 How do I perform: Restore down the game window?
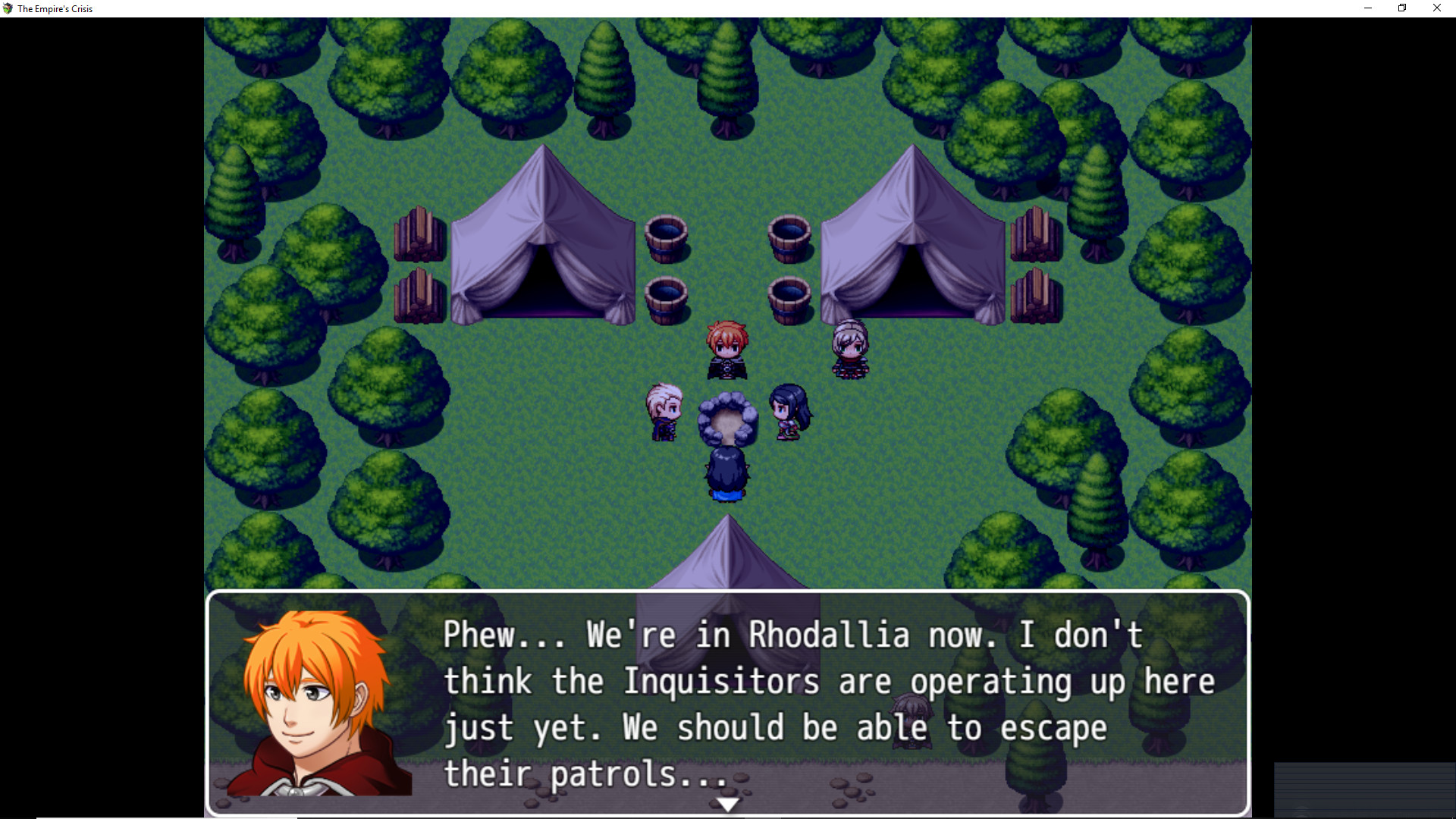click(x=1402, y=8)
